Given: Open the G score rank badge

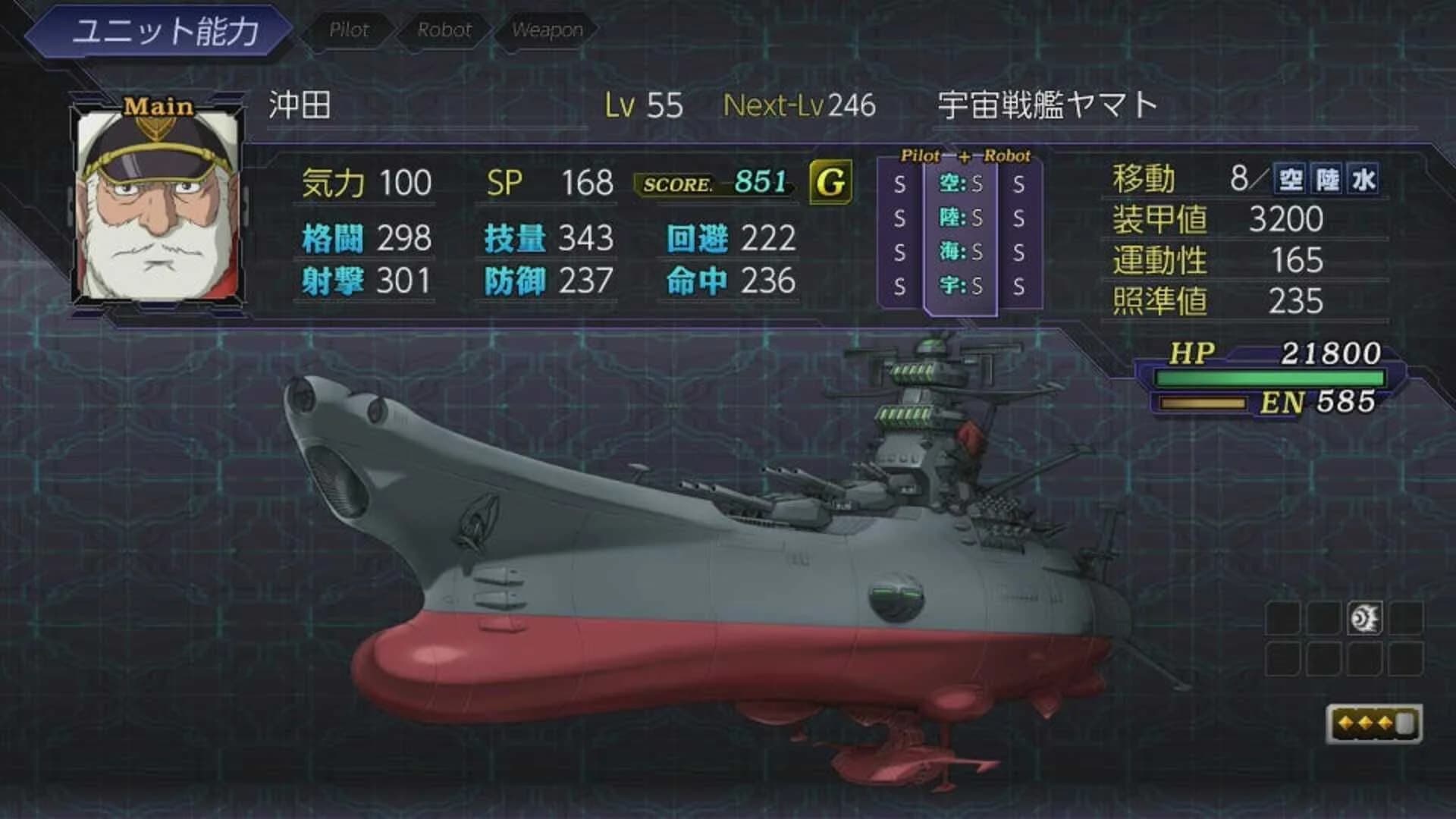Looking at the screenshot, I should pos(832,182).
